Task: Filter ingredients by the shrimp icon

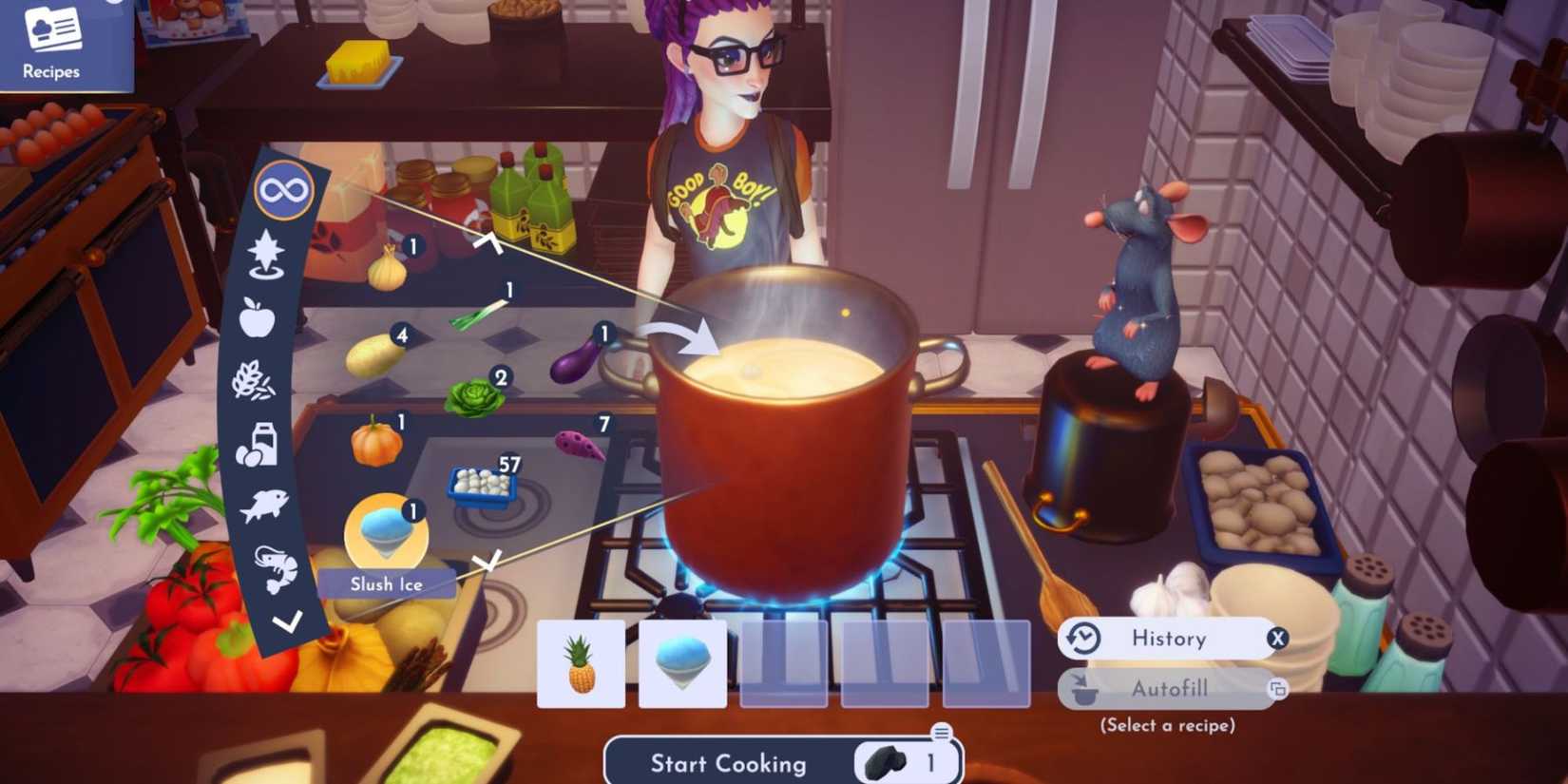Action: 273,567
